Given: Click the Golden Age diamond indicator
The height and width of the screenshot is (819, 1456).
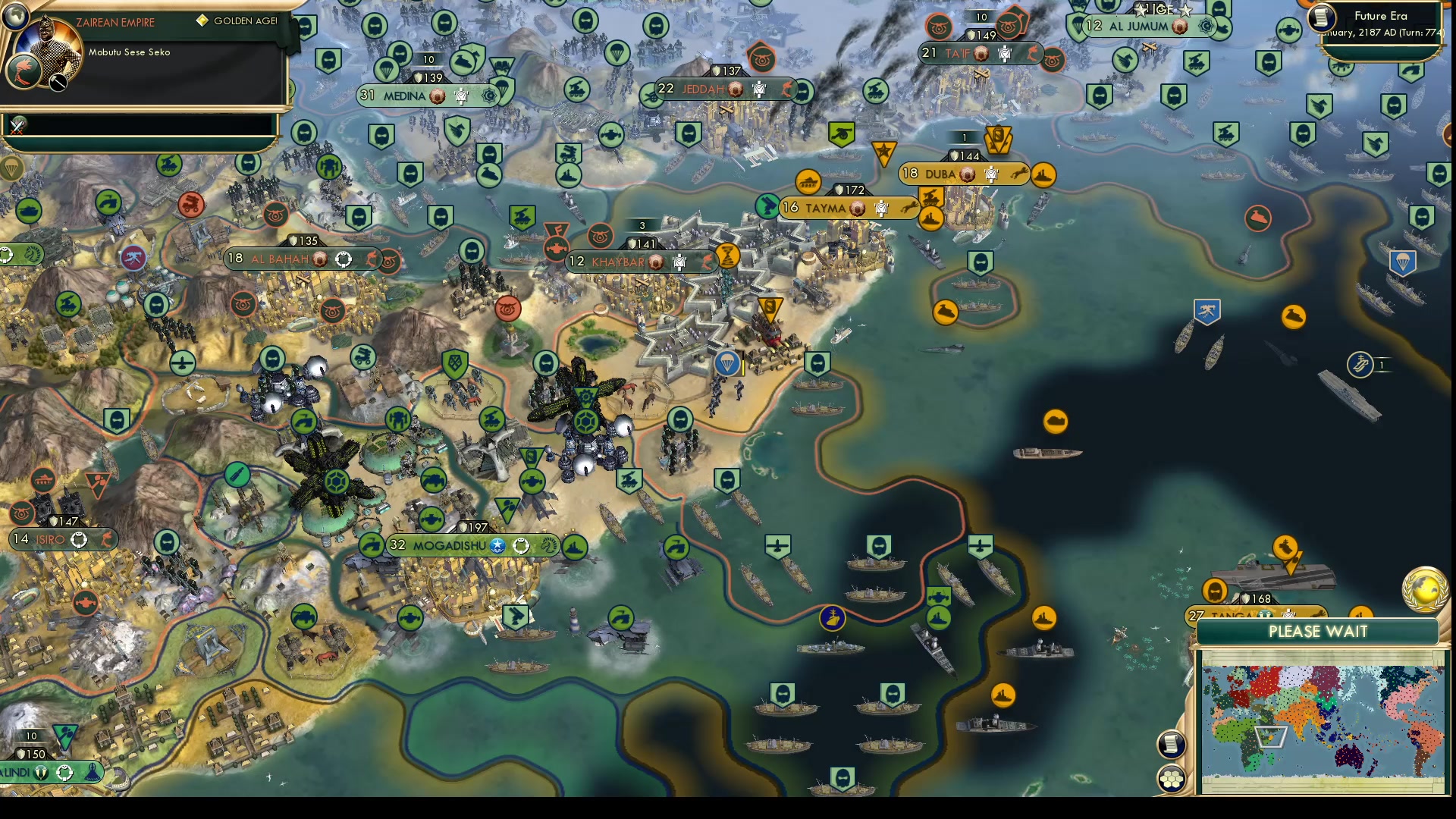Looking at the screenshot, I should [202, 21].
